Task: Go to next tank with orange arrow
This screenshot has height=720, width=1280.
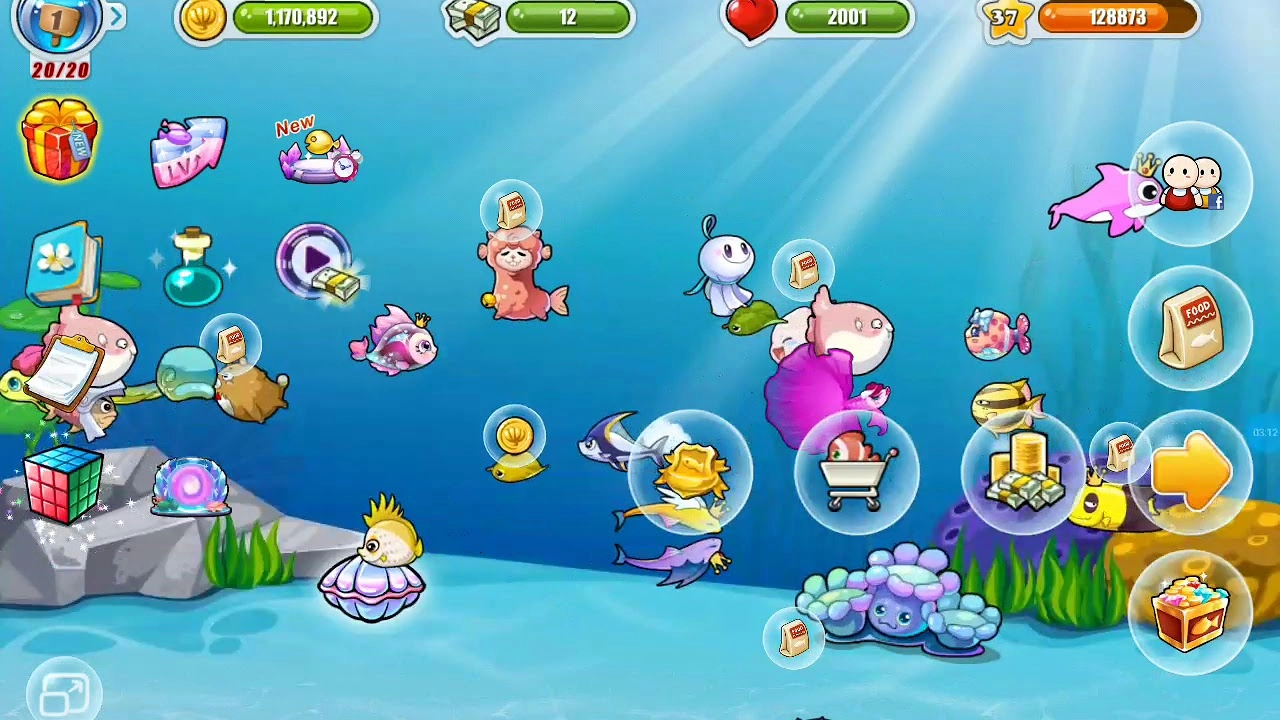Action: [1190, 470]
